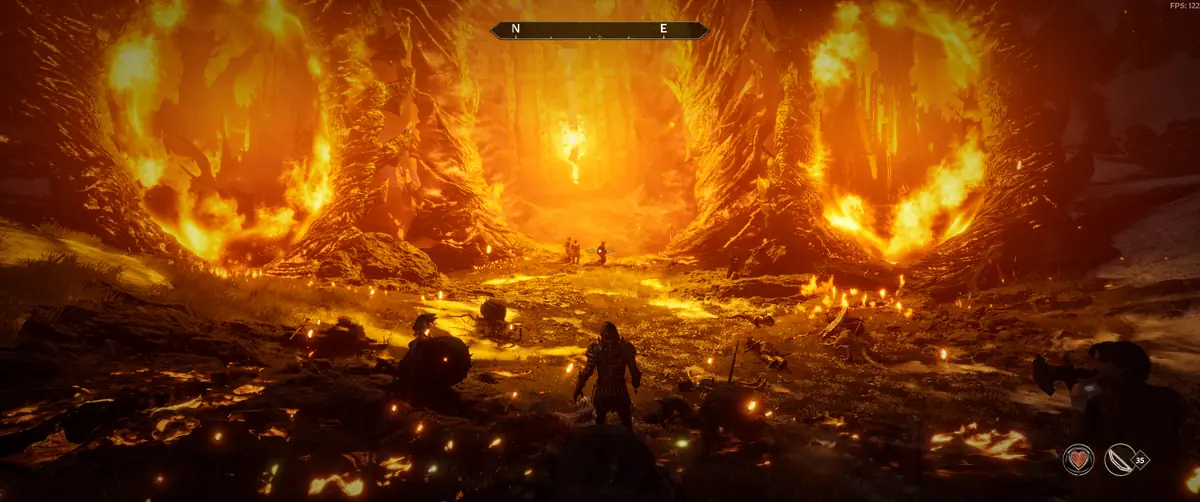Click the compass bar showing N and E
Screen dimensions: 1200x502
(x=599, y=30)
